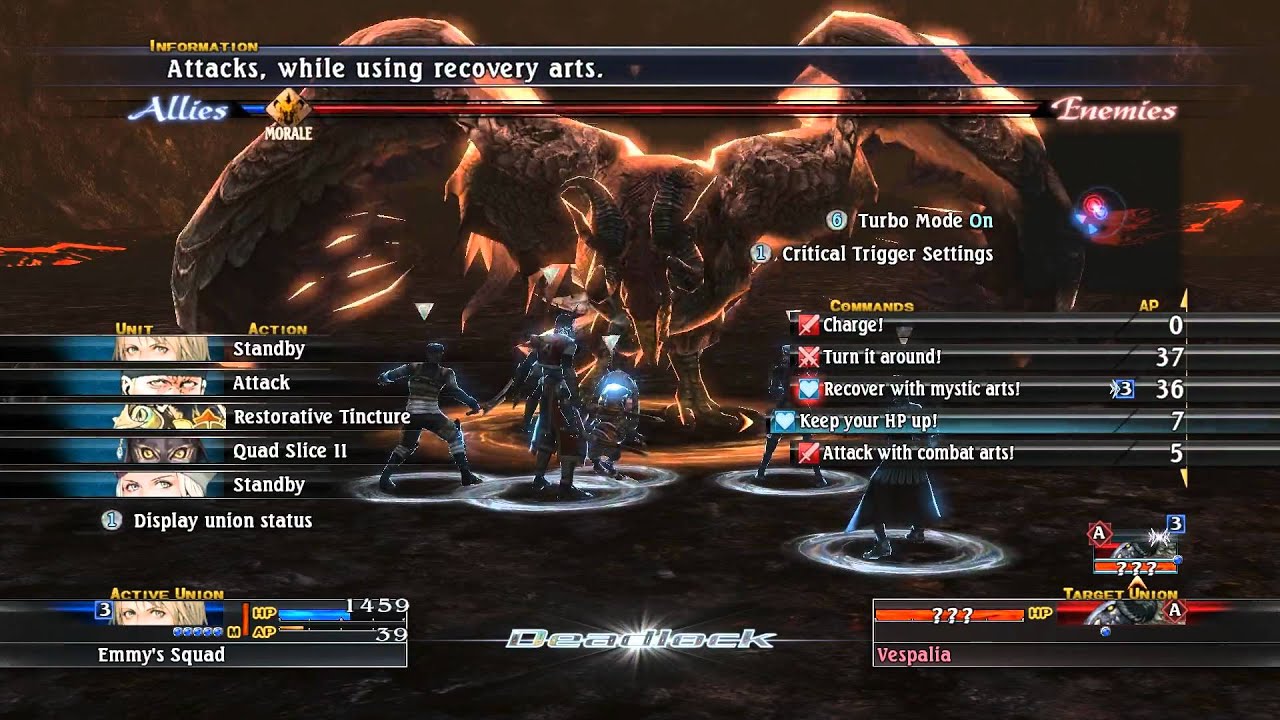Pick Recover with mystic arts! command
This screenshot has height=720, width=1280.
click(x=921, y=389)
